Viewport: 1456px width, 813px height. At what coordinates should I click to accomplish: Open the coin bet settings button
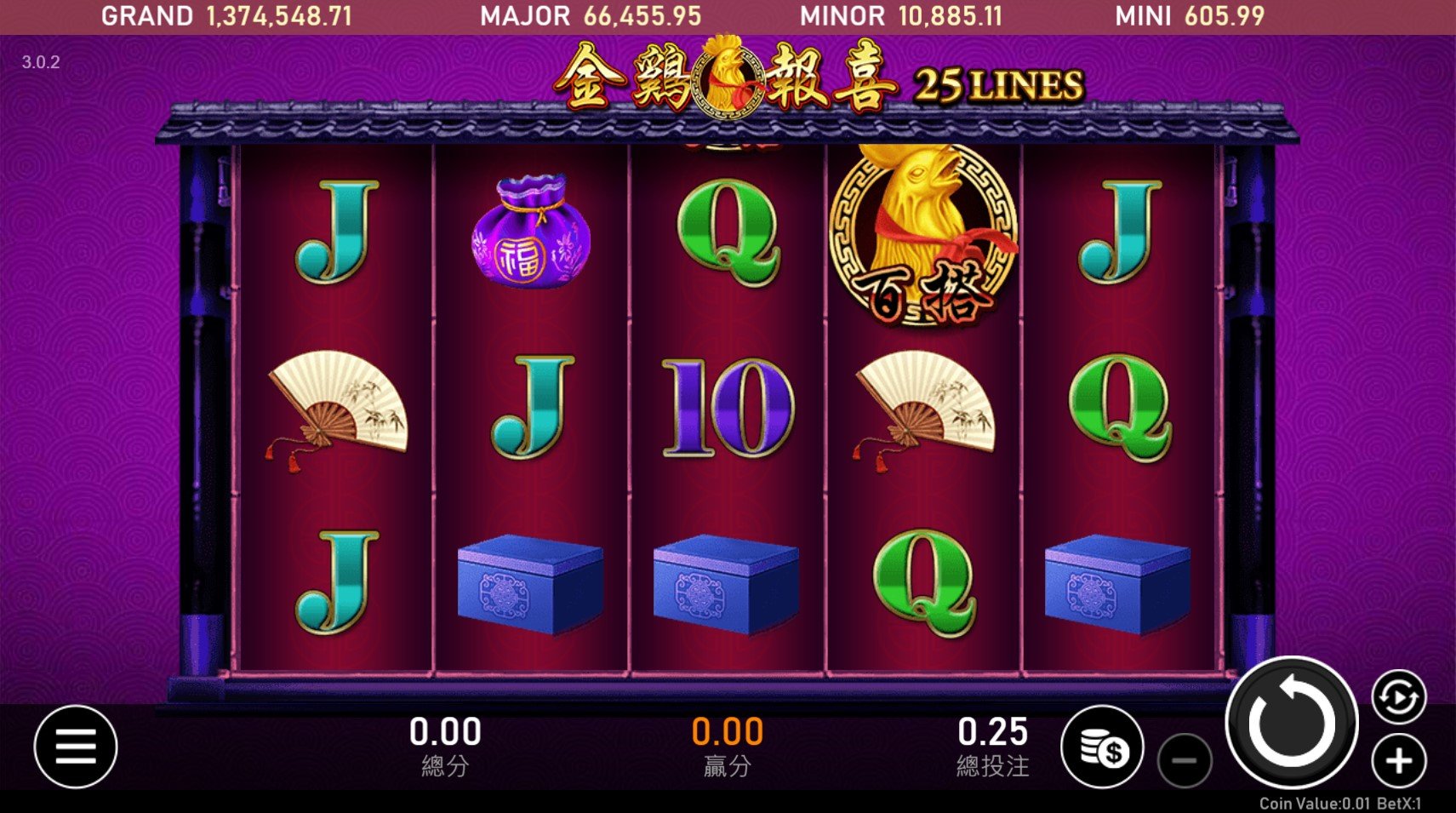(x=1103, y=747)
